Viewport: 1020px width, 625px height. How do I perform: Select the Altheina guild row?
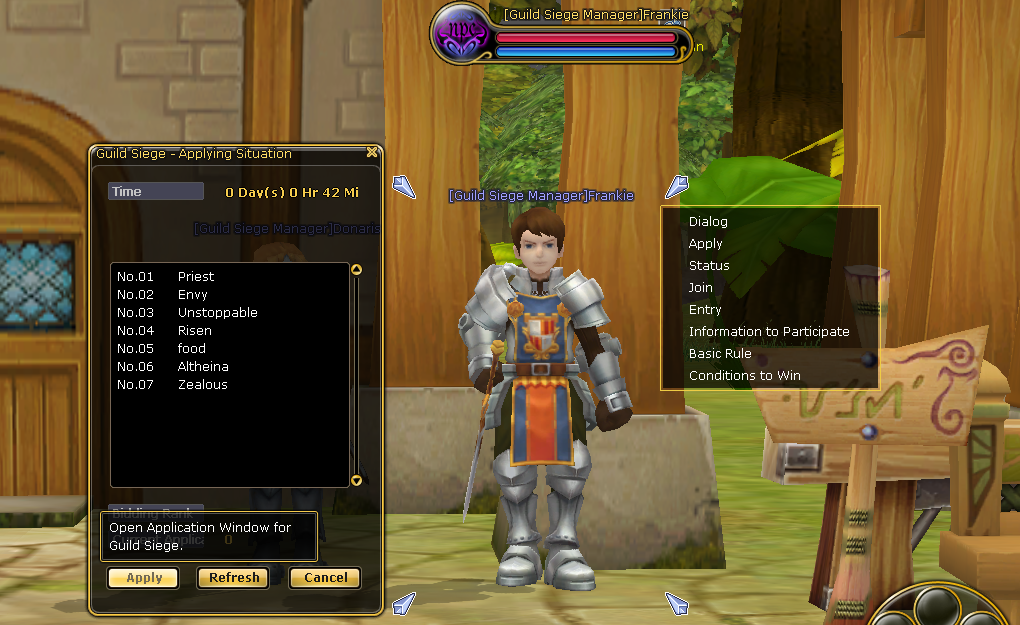click(x=203, y=367)
